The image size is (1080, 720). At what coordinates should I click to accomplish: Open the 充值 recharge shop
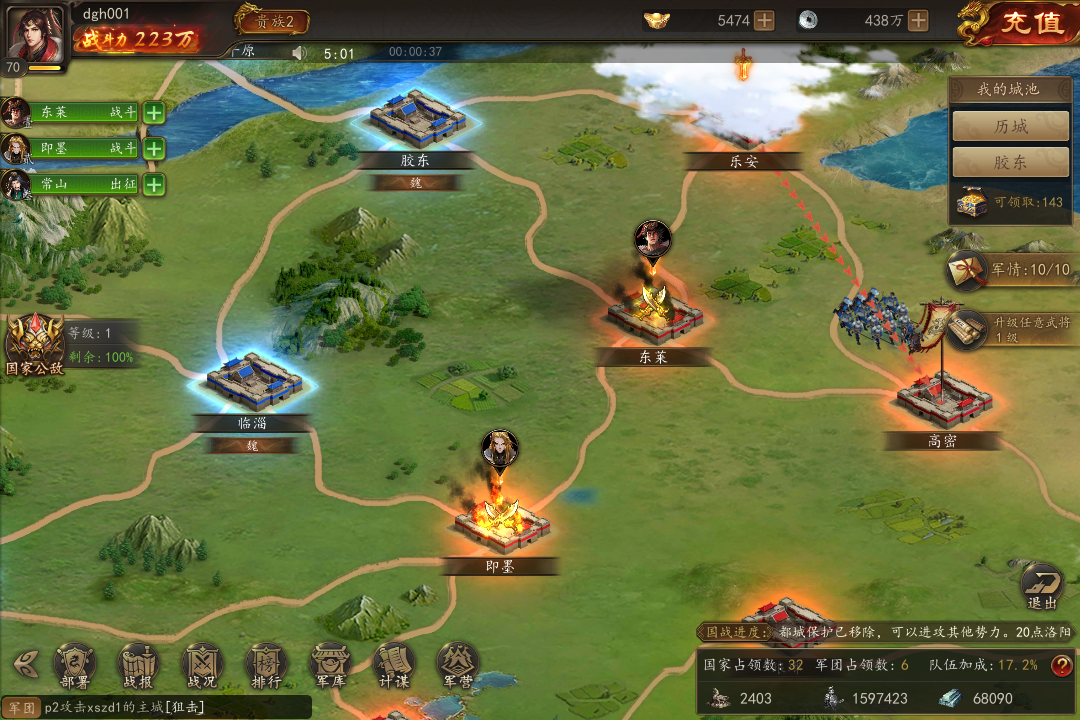pos(1020,22)
